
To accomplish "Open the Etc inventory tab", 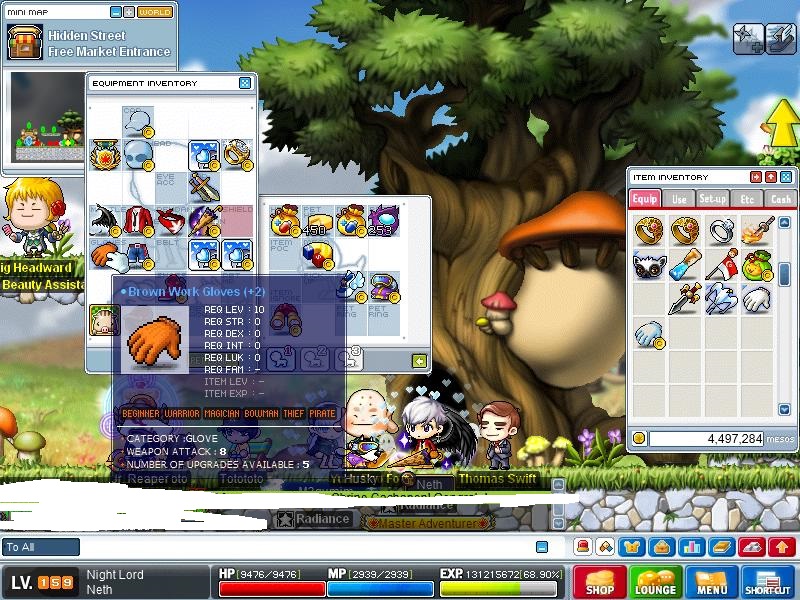I will tap(746, 199).
